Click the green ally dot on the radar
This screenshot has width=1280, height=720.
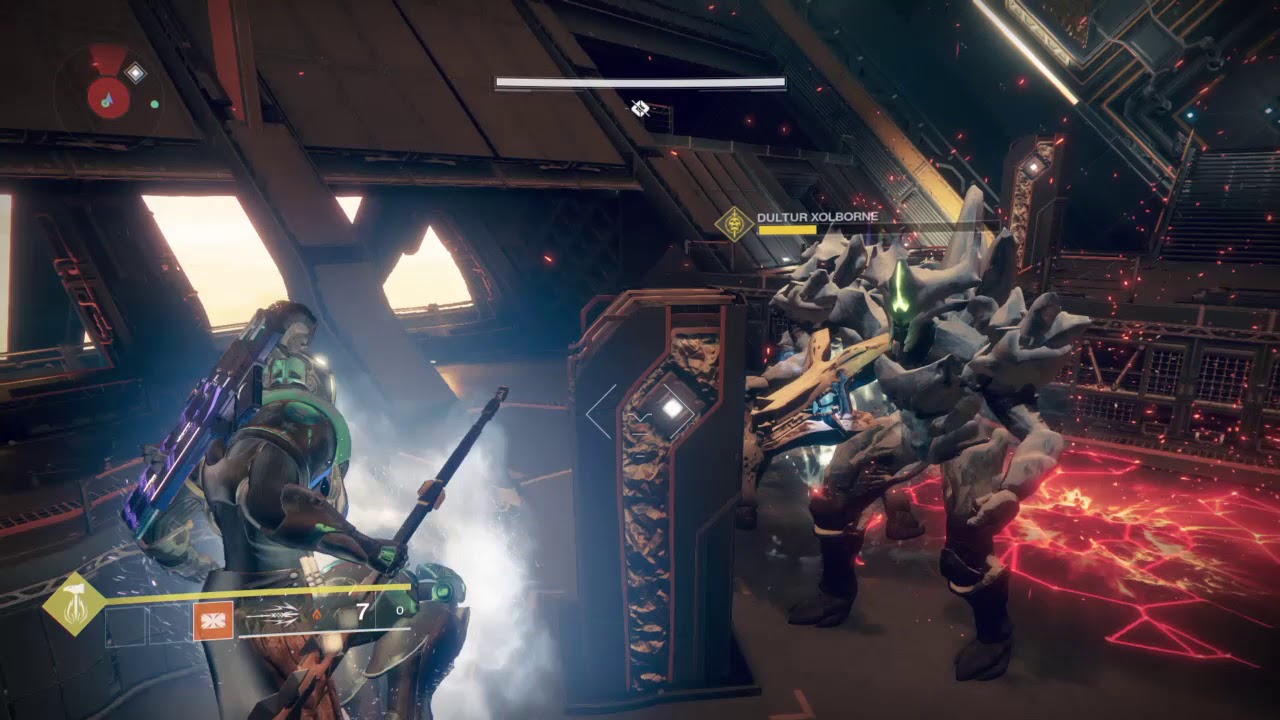(155, 103)
